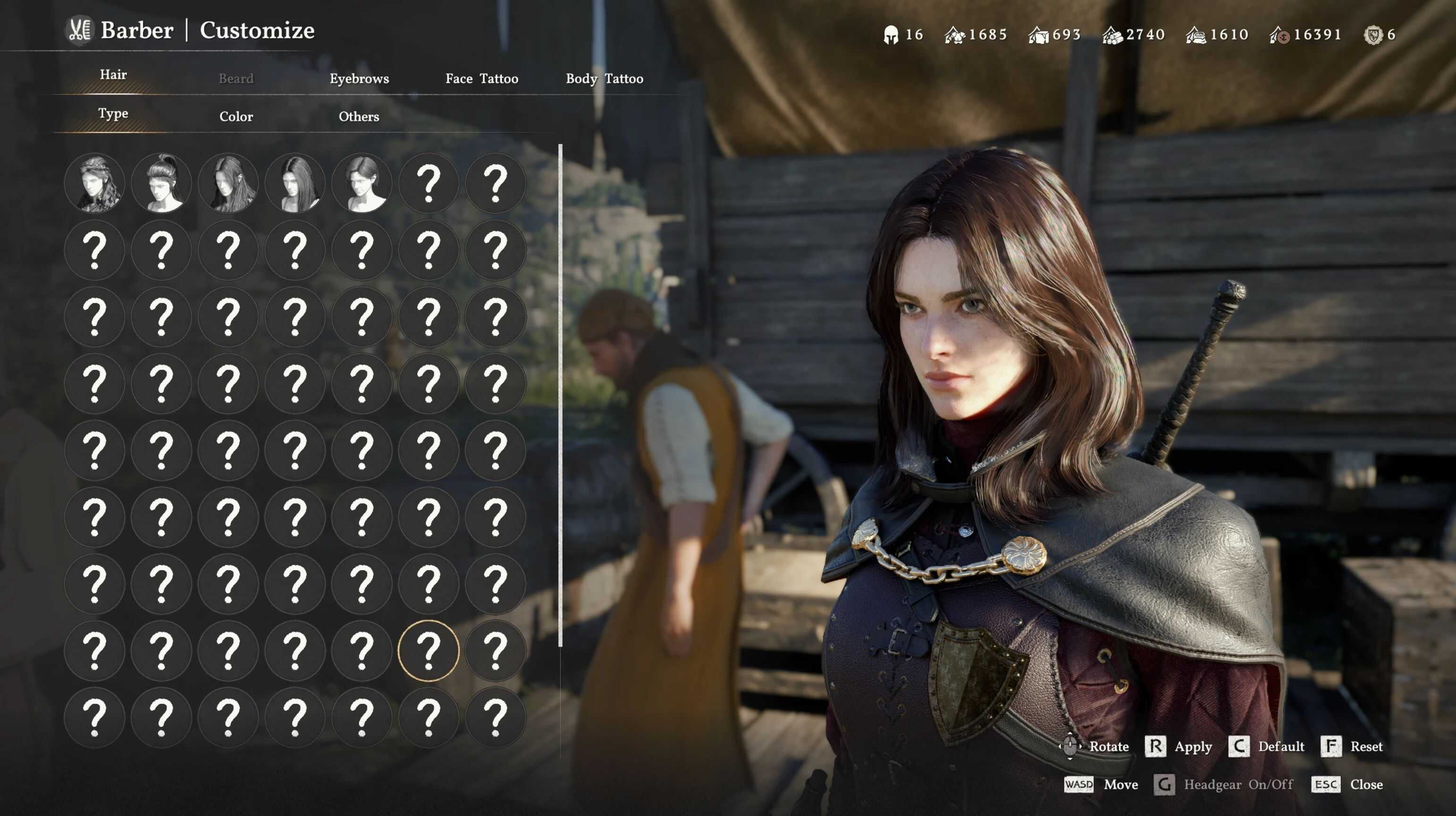Open the Beard tab

(236, 78)
